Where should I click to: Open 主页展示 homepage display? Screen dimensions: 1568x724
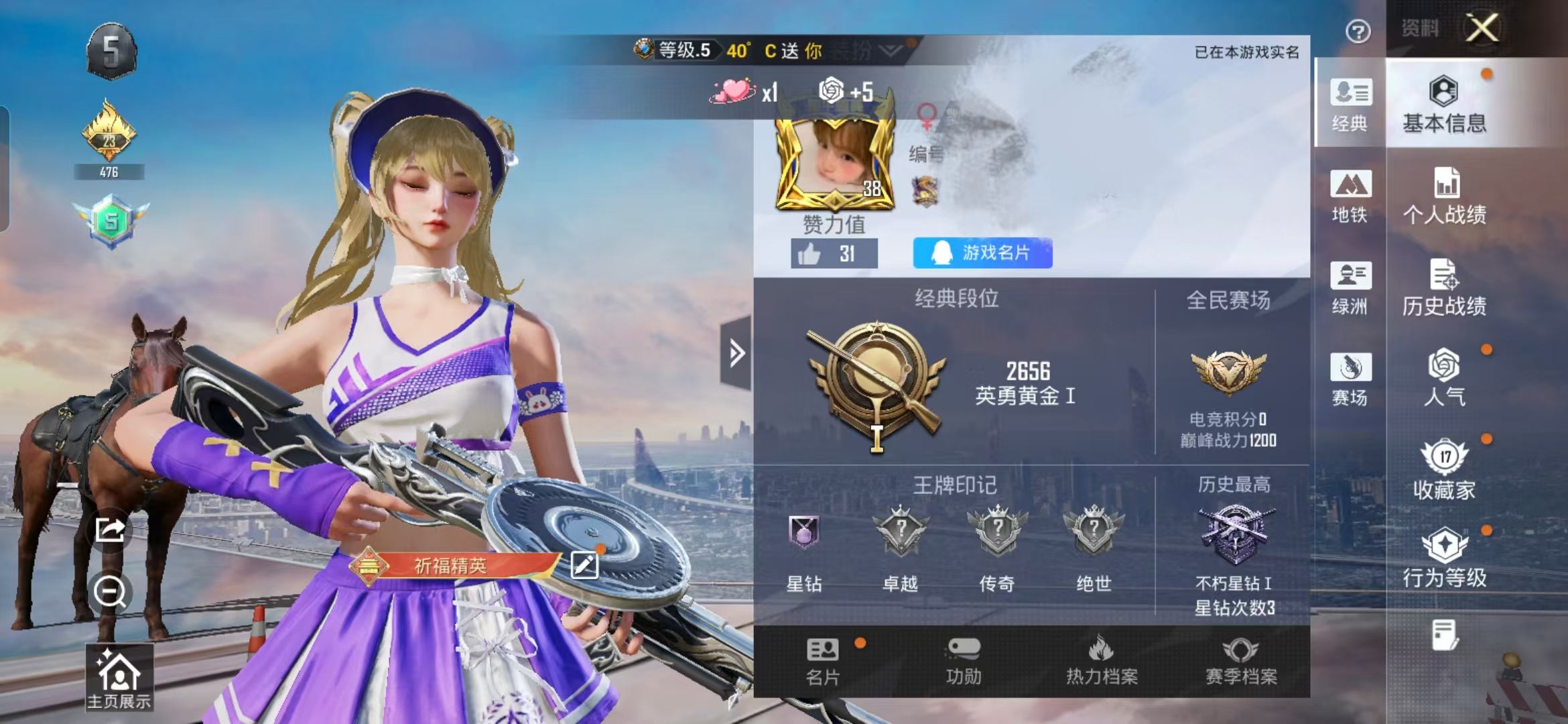coord(119,677)
